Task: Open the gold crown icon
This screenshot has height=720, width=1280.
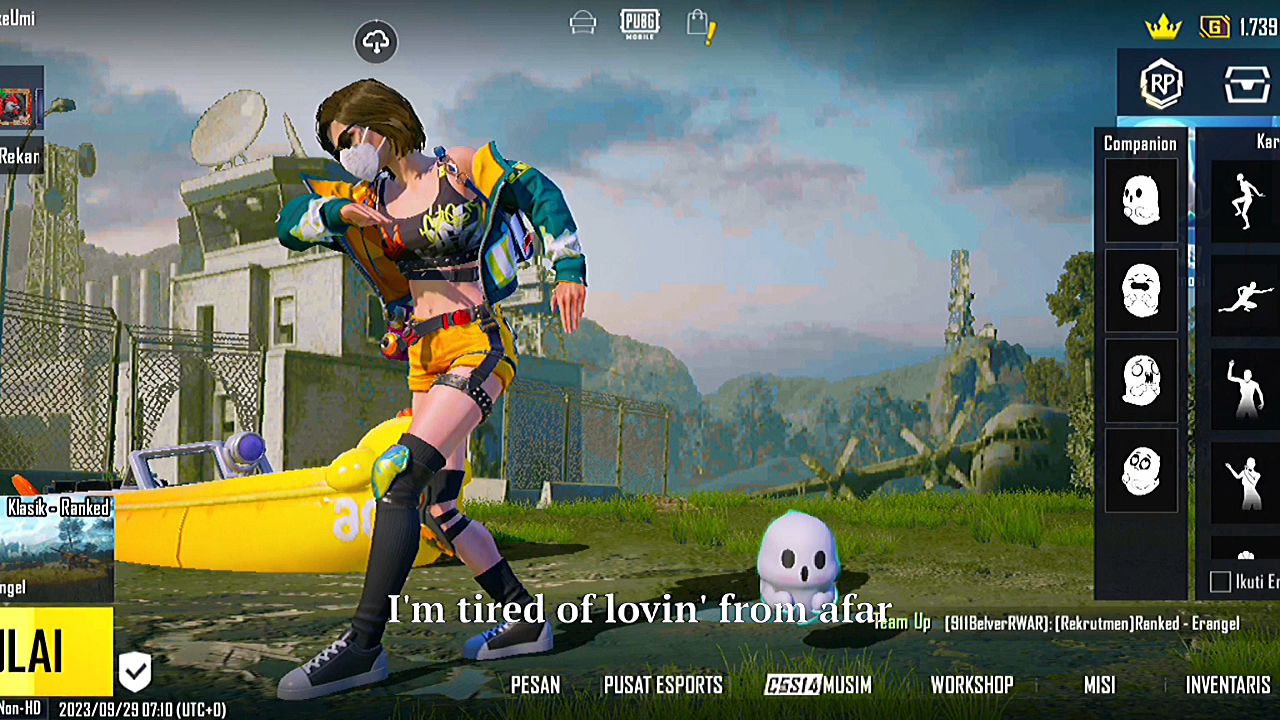Action: (x=1163, y=27)
